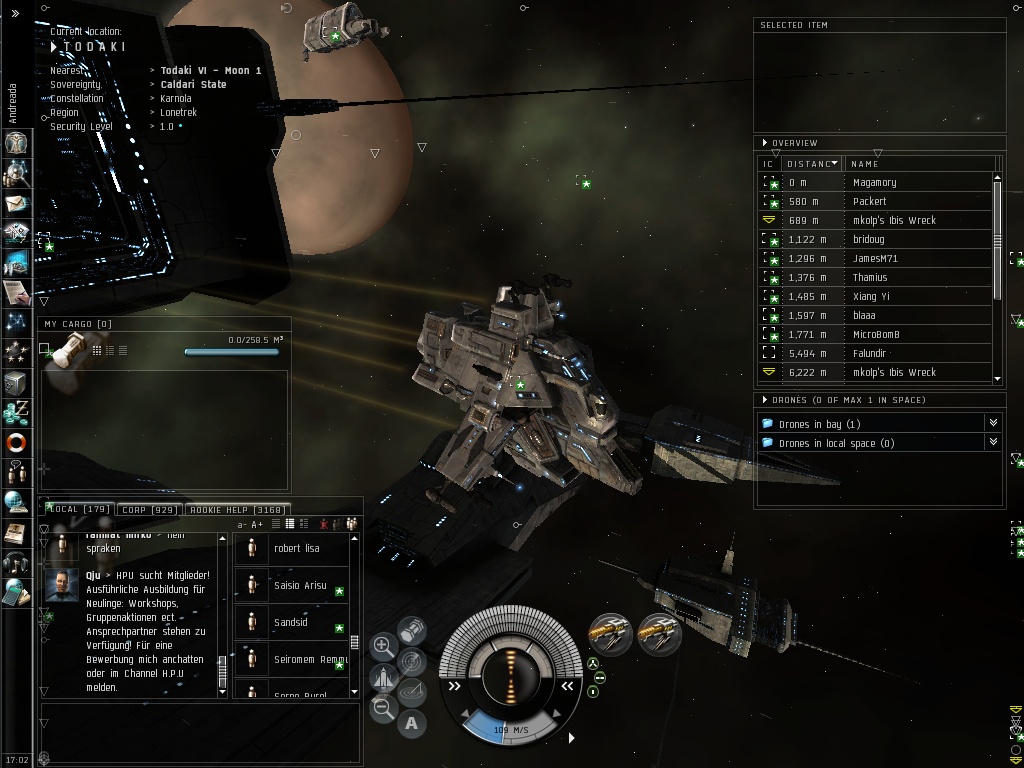This screenshot has height=768, width=1024.
Task: Select Packert in the overview list
Action: coord(869,201)
